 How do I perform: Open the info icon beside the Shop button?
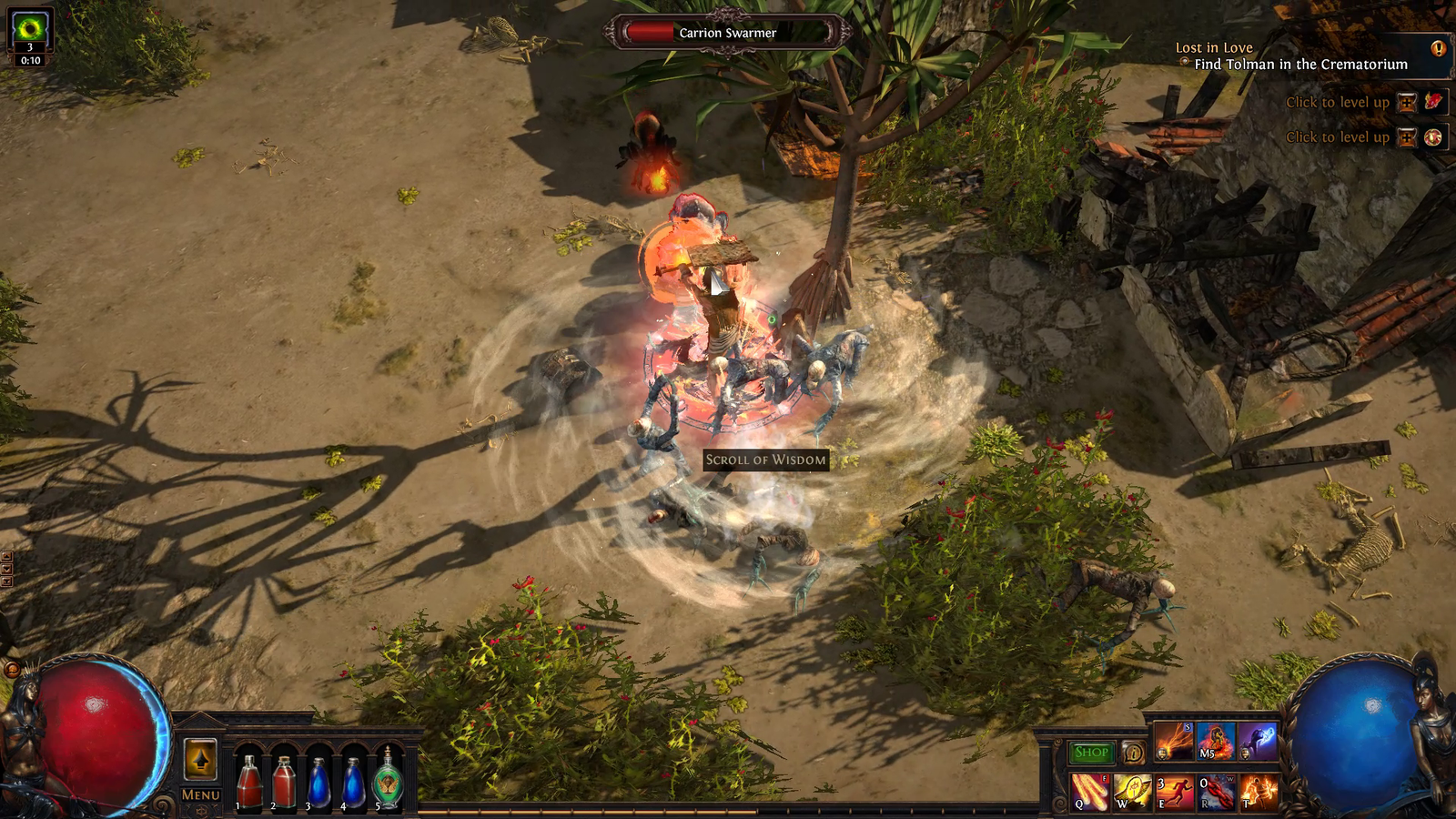click(1134, 753)
